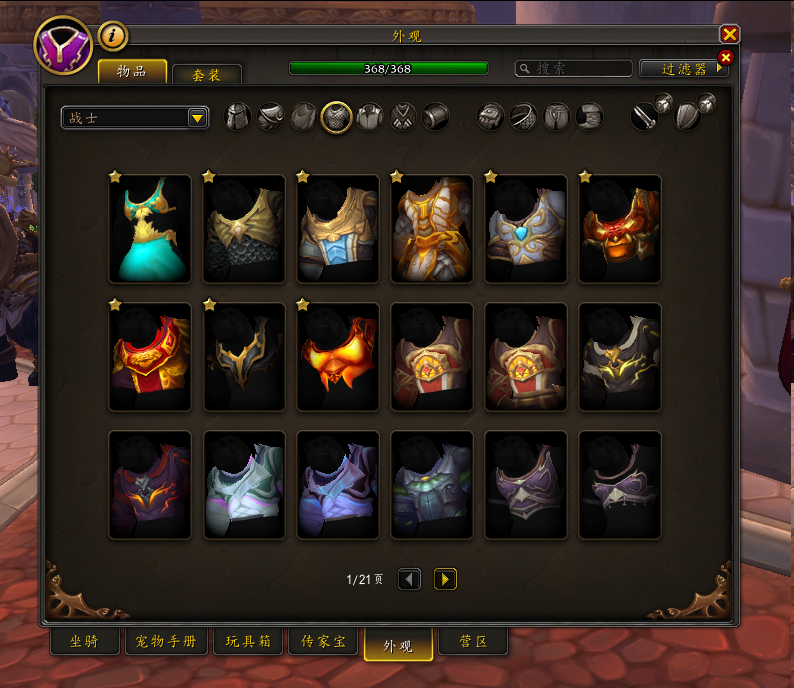Open the 坐骑 mounts tab

pyautogui.click(x=85, y=642)
